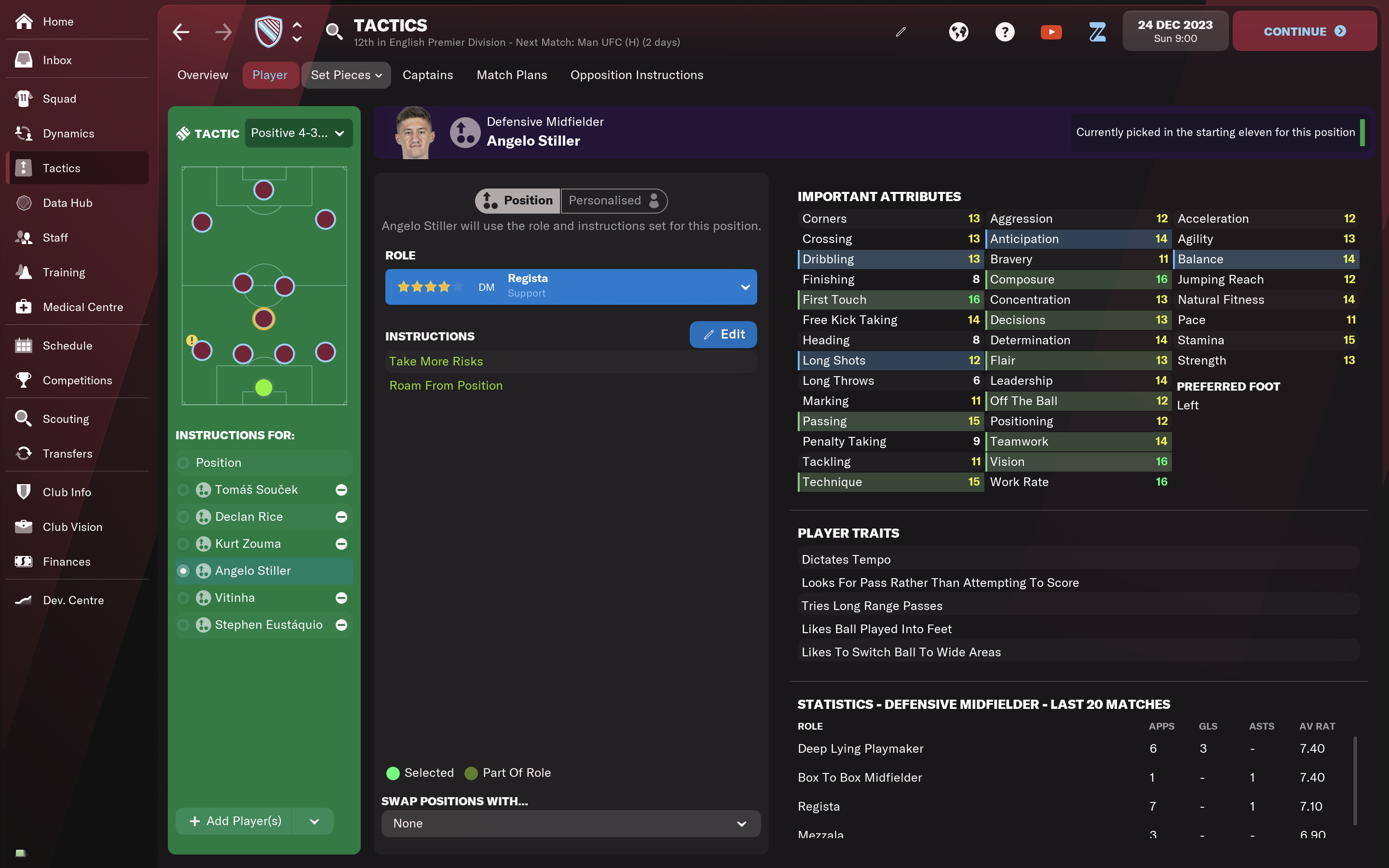Open the Swap Positions With dropdown
1389x868 pixels.
coord(571,823)
